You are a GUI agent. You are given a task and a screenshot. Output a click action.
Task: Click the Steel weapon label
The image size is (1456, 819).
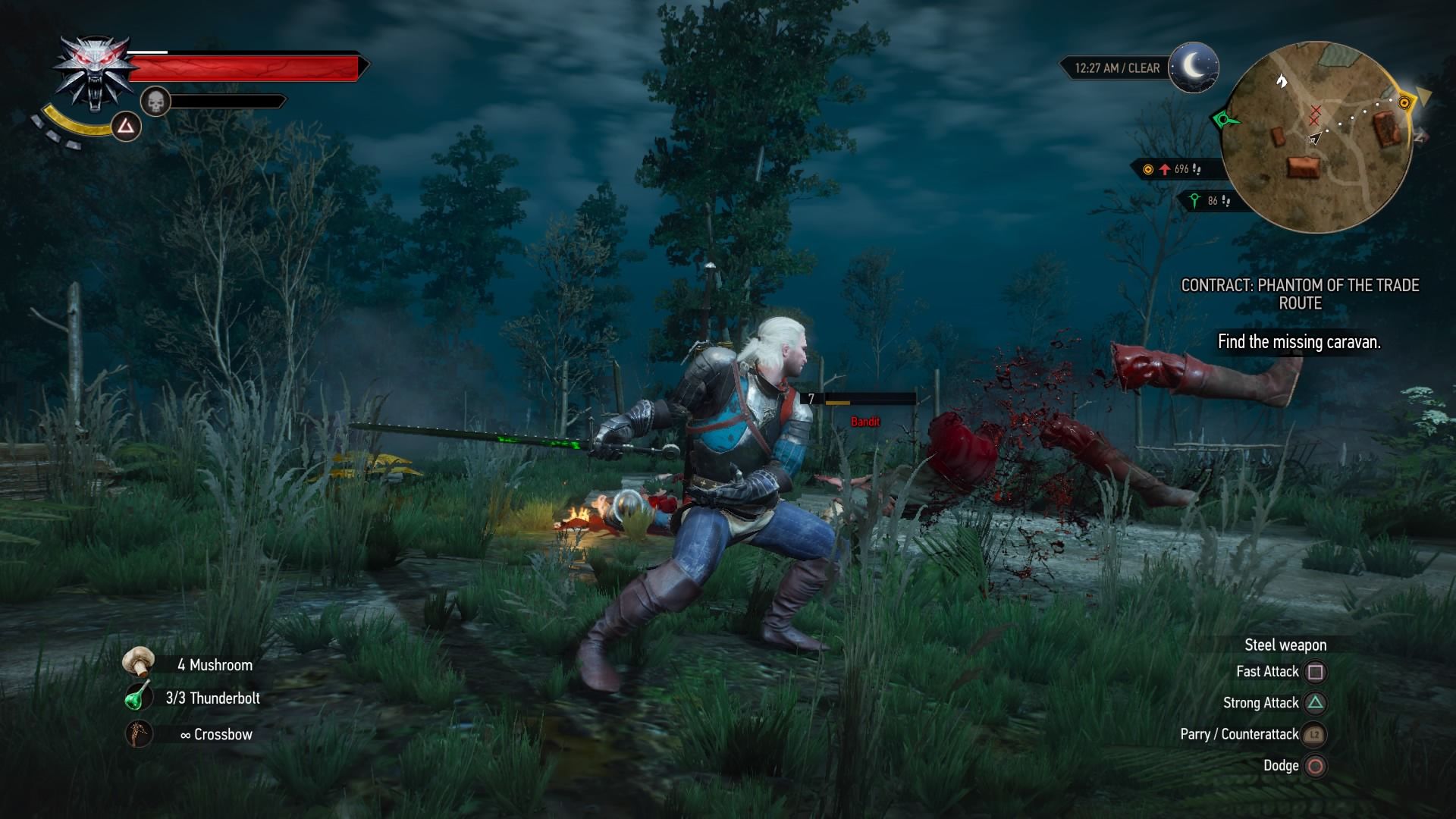(1285, 645)
